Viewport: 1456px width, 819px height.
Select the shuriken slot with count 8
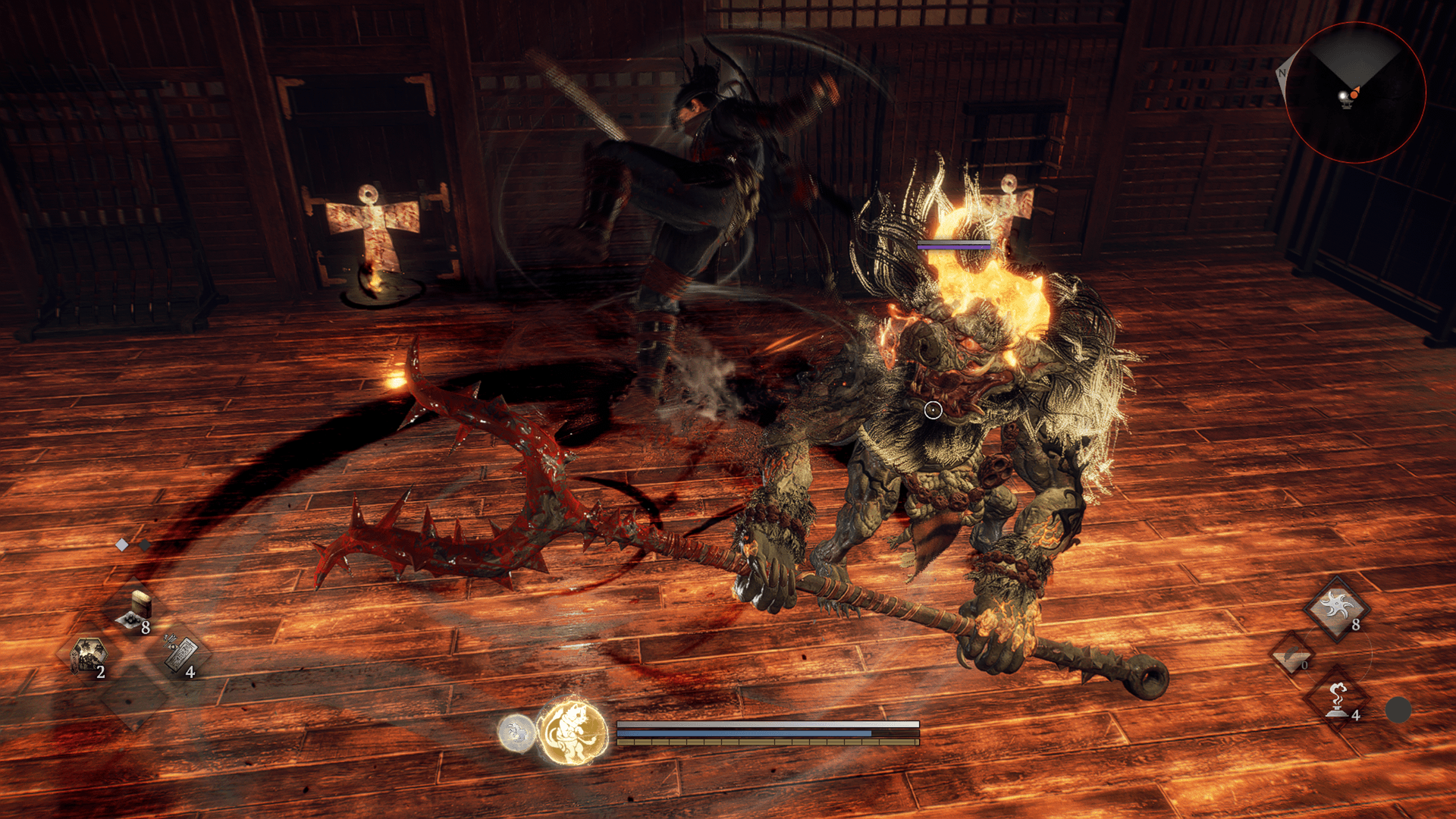1336,607
